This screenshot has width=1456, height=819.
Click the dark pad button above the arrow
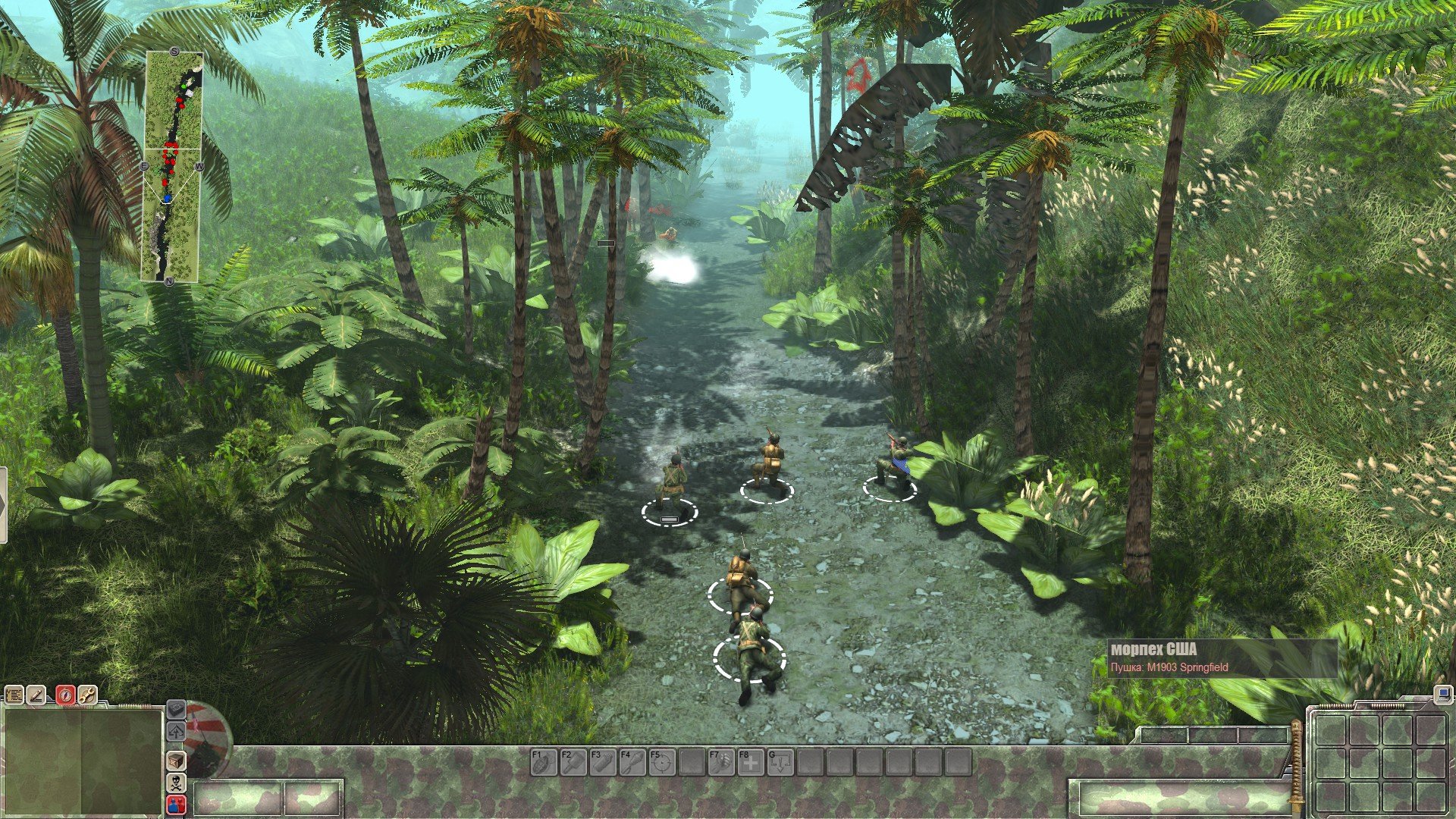click(176, 709)
